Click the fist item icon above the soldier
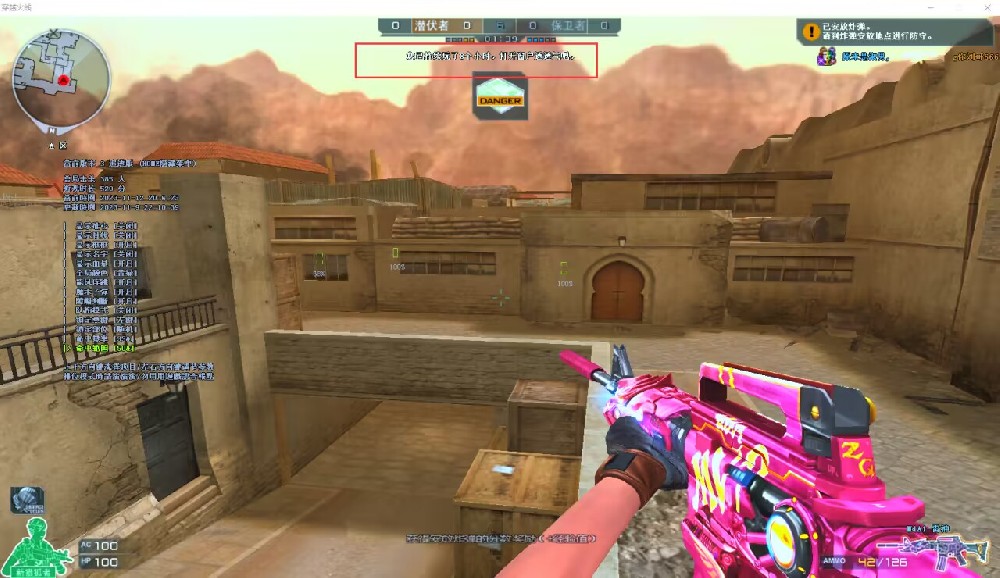 [25, 500]
